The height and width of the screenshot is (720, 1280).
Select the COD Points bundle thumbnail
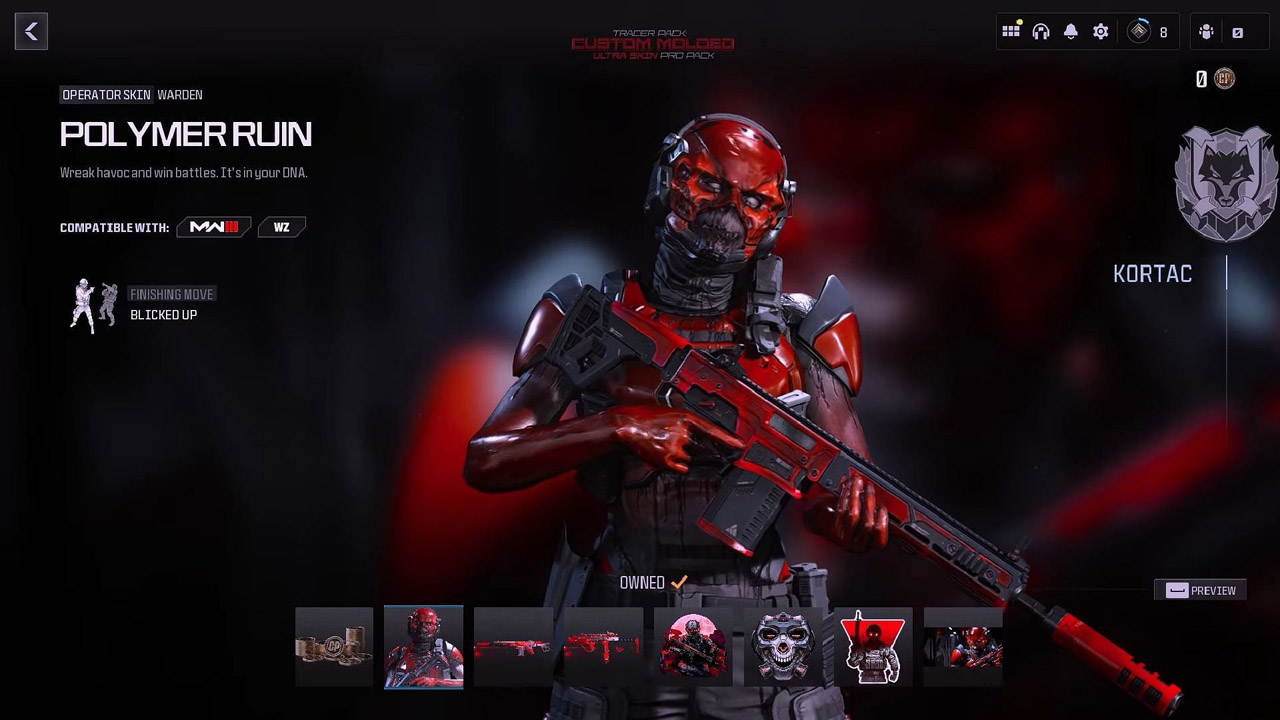pyautogui.click(x=333, y=646)
